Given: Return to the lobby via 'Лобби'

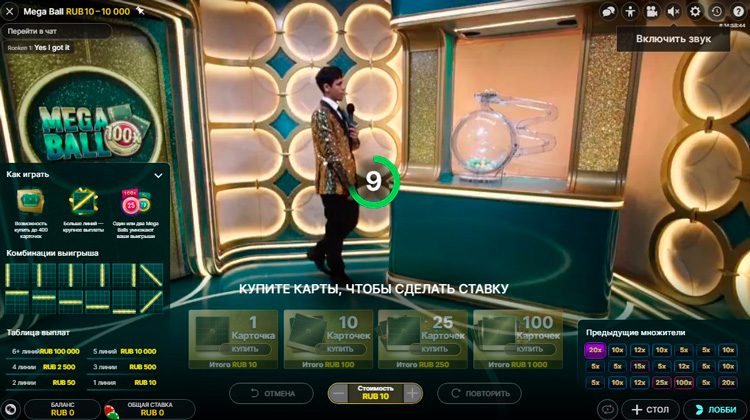Looking at the screenshot, I should point(714,409).
